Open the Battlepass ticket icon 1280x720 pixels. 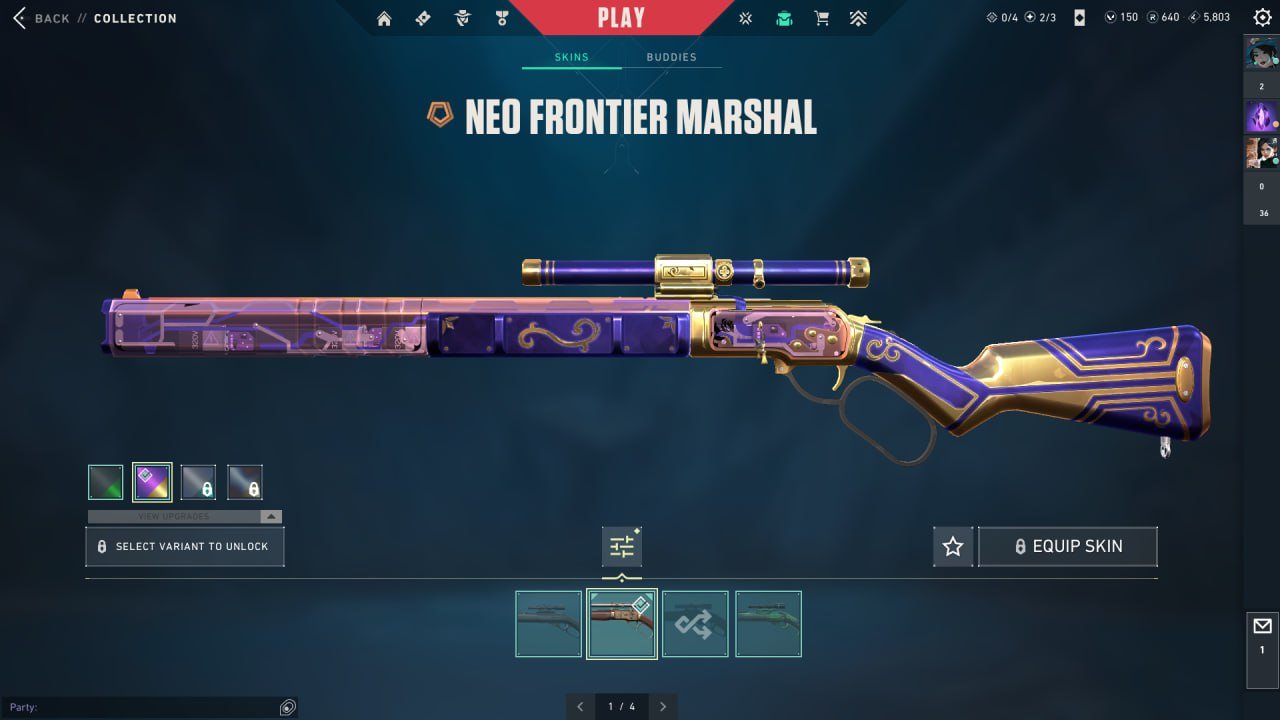click(423, 17)
